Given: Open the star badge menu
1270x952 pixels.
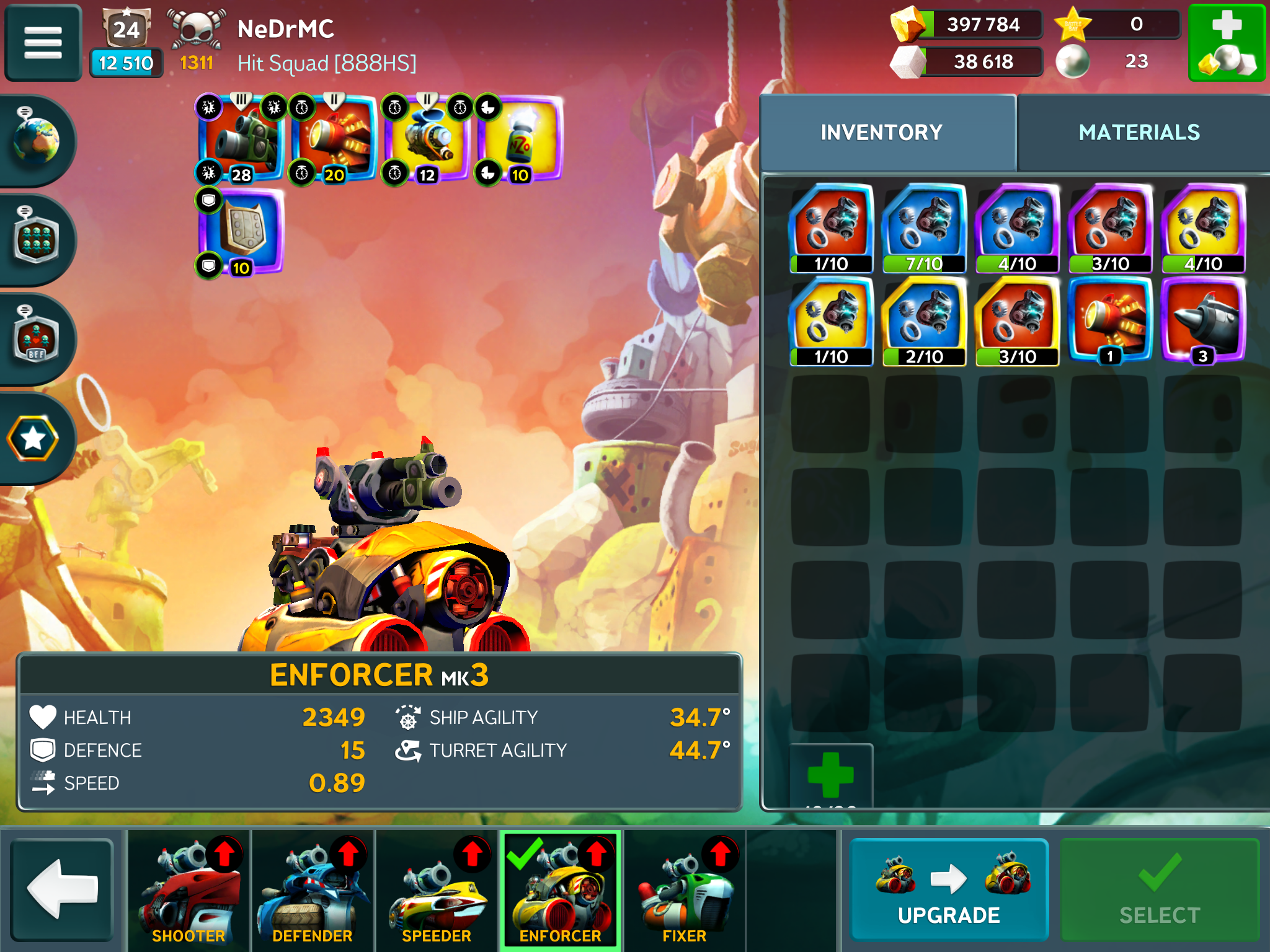Looking at the screenshot, I should click(33, 438).
